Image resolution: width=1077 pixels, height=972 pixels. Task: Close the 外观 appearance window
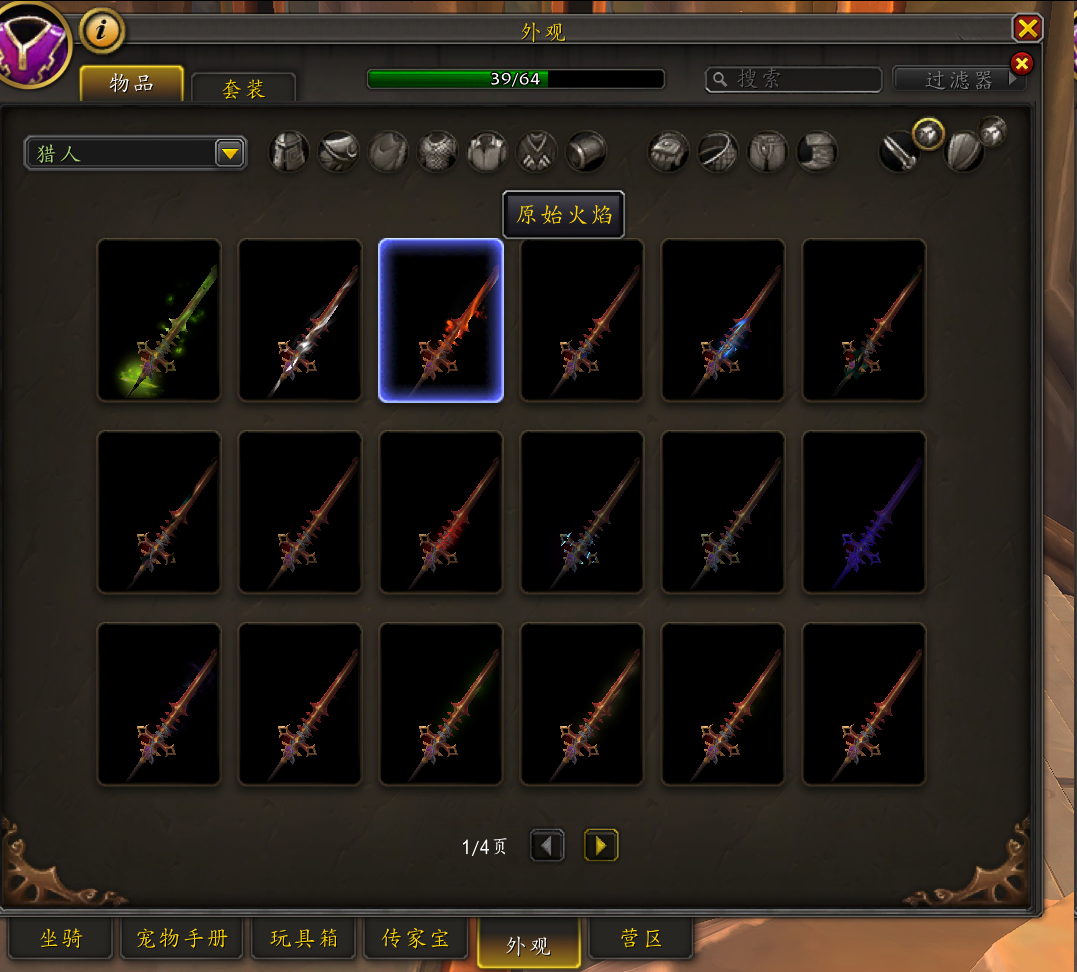pyautogui.click(x=1027, y=27)
